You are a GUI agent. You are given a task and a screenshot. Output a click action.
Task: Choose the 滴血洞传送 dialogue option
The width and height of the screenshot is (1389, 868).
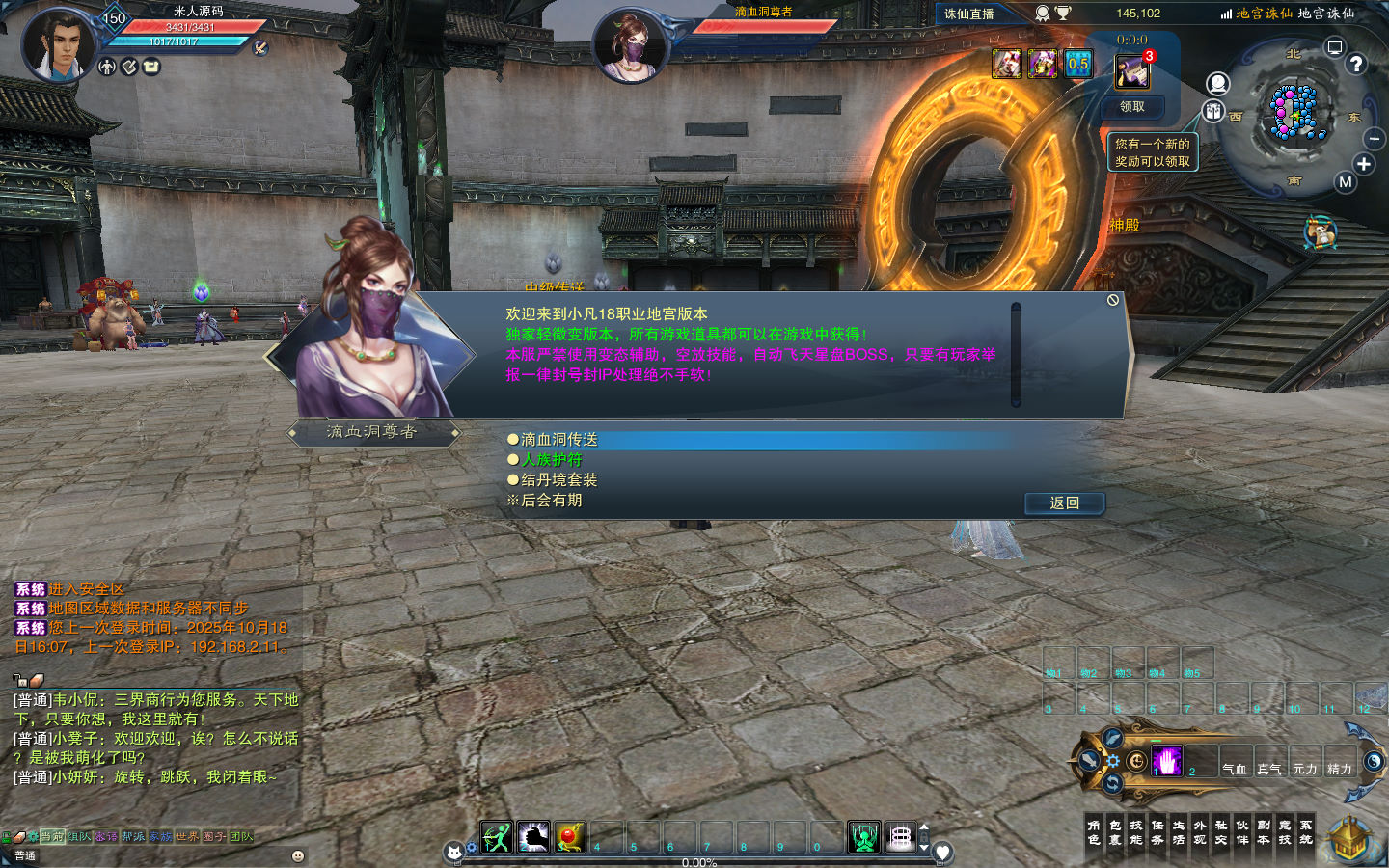click(559, 440)
